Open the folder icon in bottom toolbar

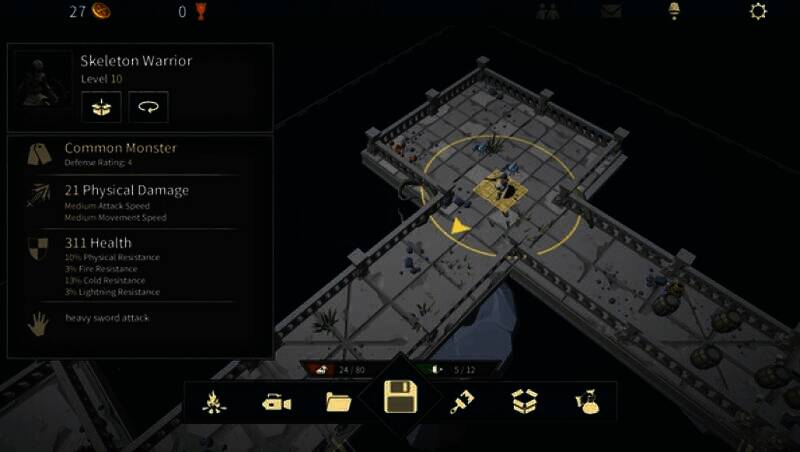(338, 402)
